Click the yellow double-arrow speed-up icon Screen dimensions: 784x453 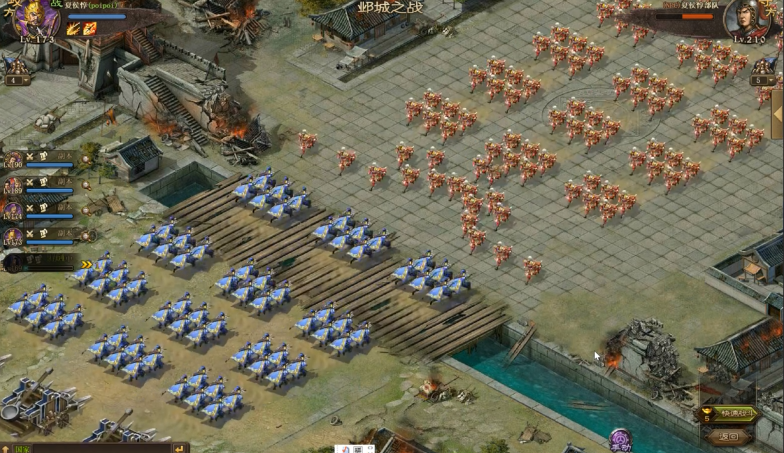(86, 264)
